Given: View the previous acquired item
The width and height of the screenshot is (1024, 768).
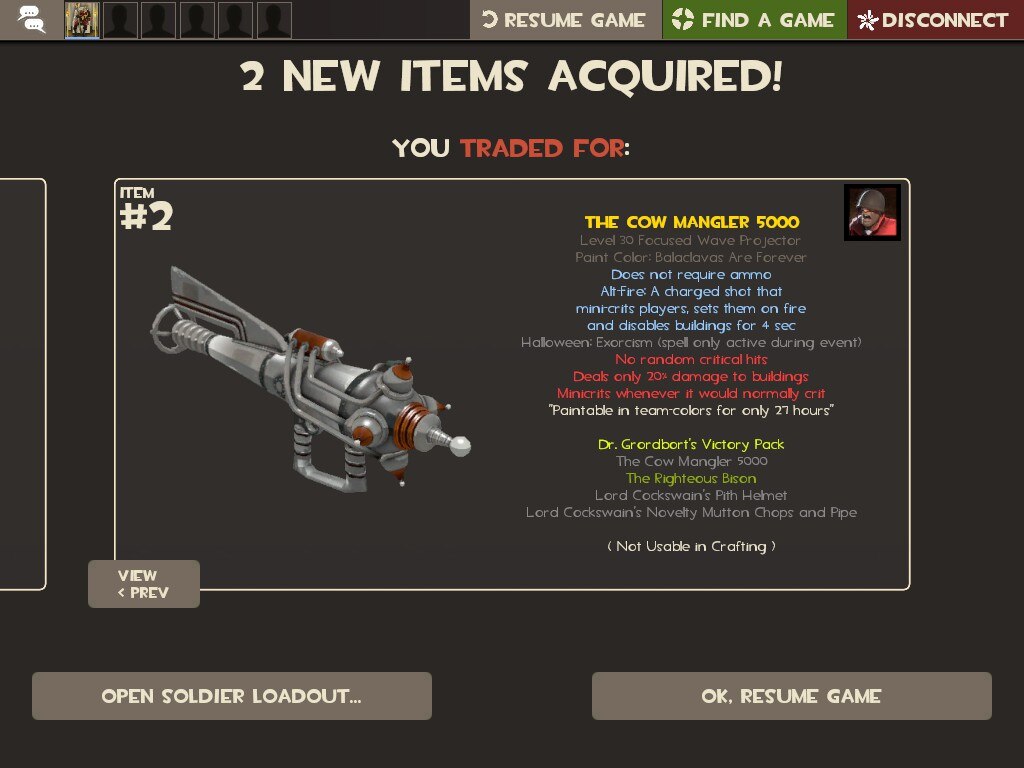Looking at the screenshot, I should (144, 584).
